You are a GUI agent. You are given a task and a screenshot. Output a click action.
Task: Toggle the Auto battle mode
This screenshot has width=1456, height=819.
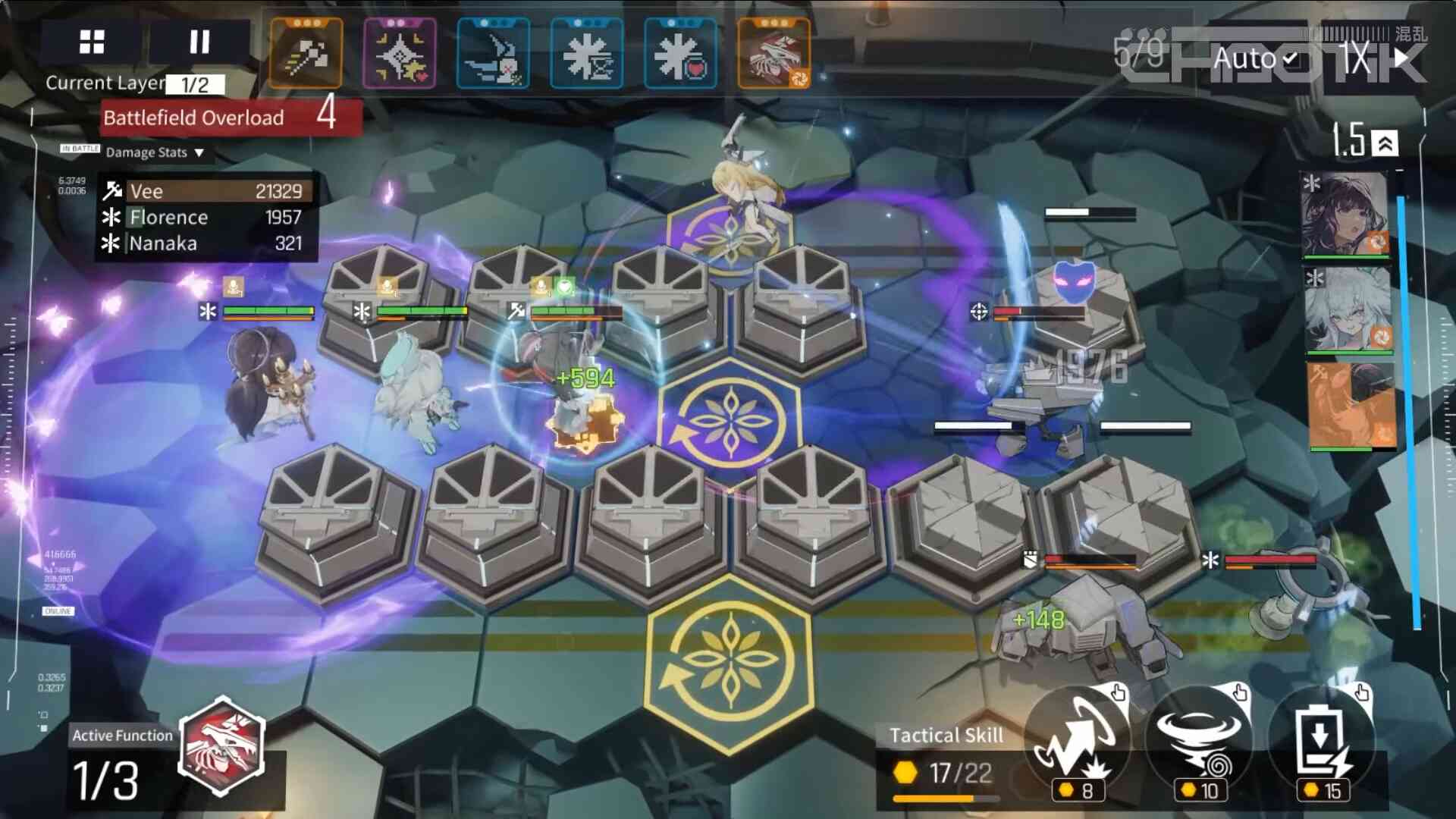point(1256,59)
